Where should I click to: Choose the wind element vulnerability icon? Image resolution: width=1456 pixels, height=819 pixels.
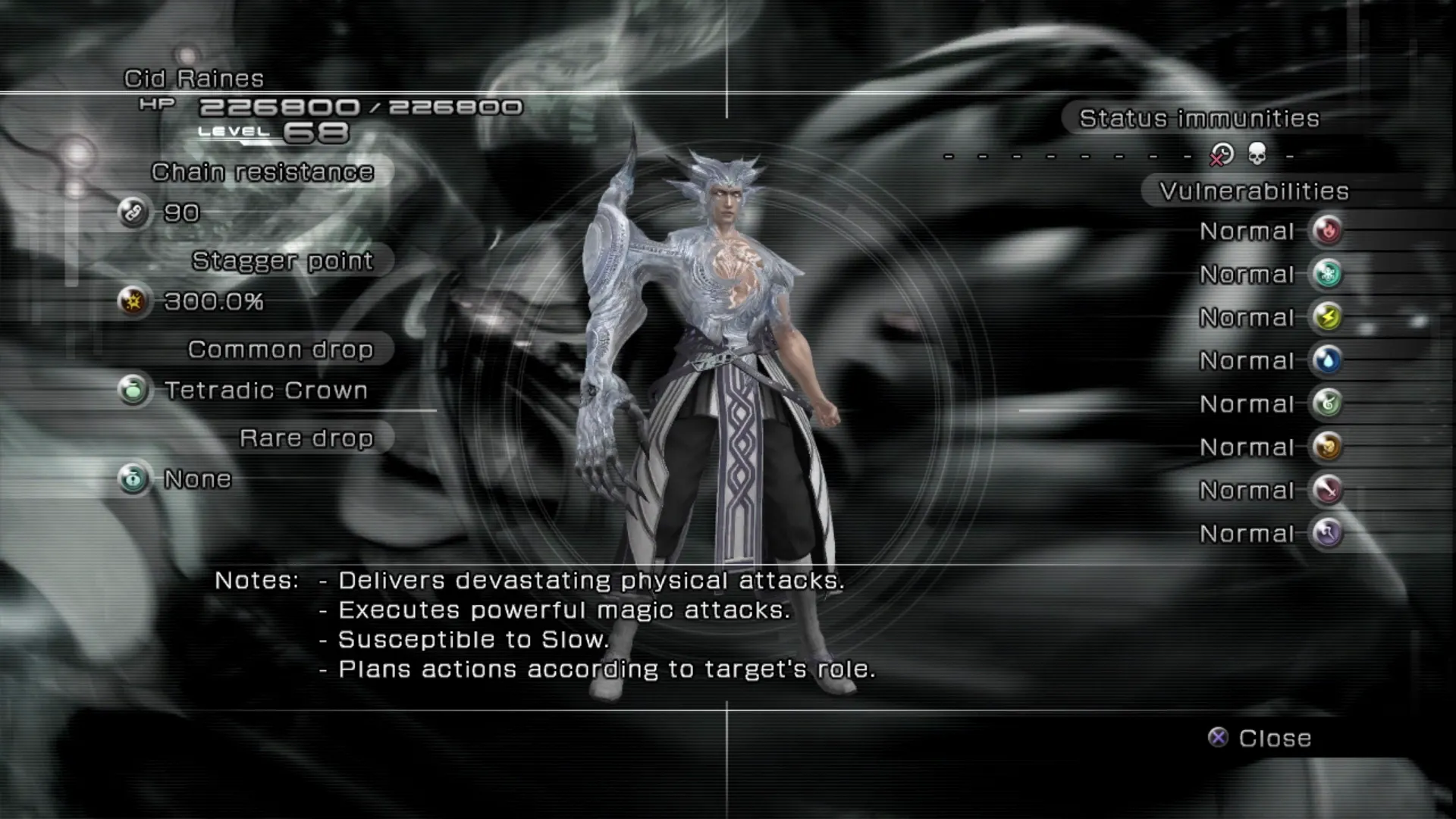click(1327, 403)
